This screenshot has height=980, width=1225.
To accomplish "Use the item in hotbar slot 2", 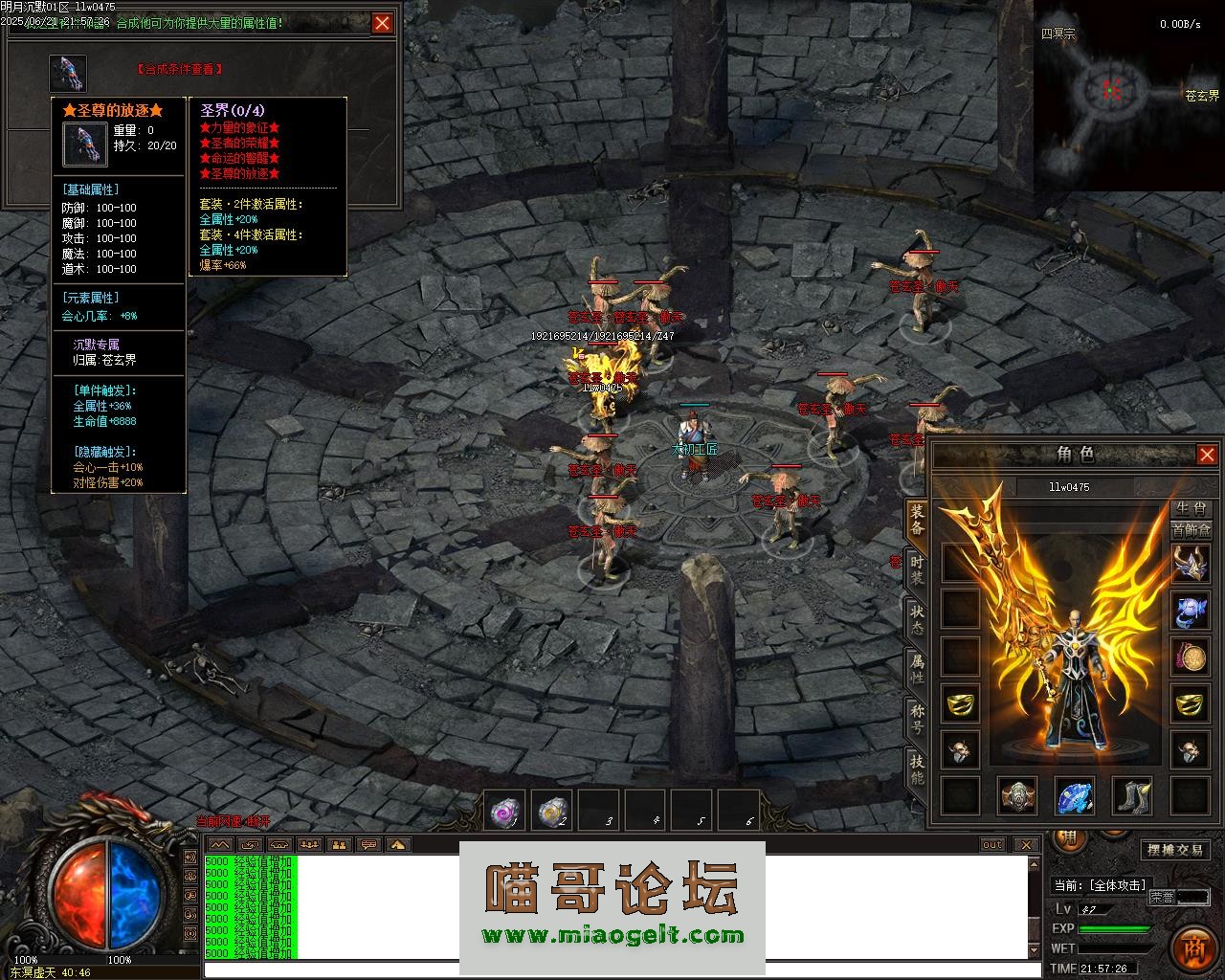I will tap(551, 812).
